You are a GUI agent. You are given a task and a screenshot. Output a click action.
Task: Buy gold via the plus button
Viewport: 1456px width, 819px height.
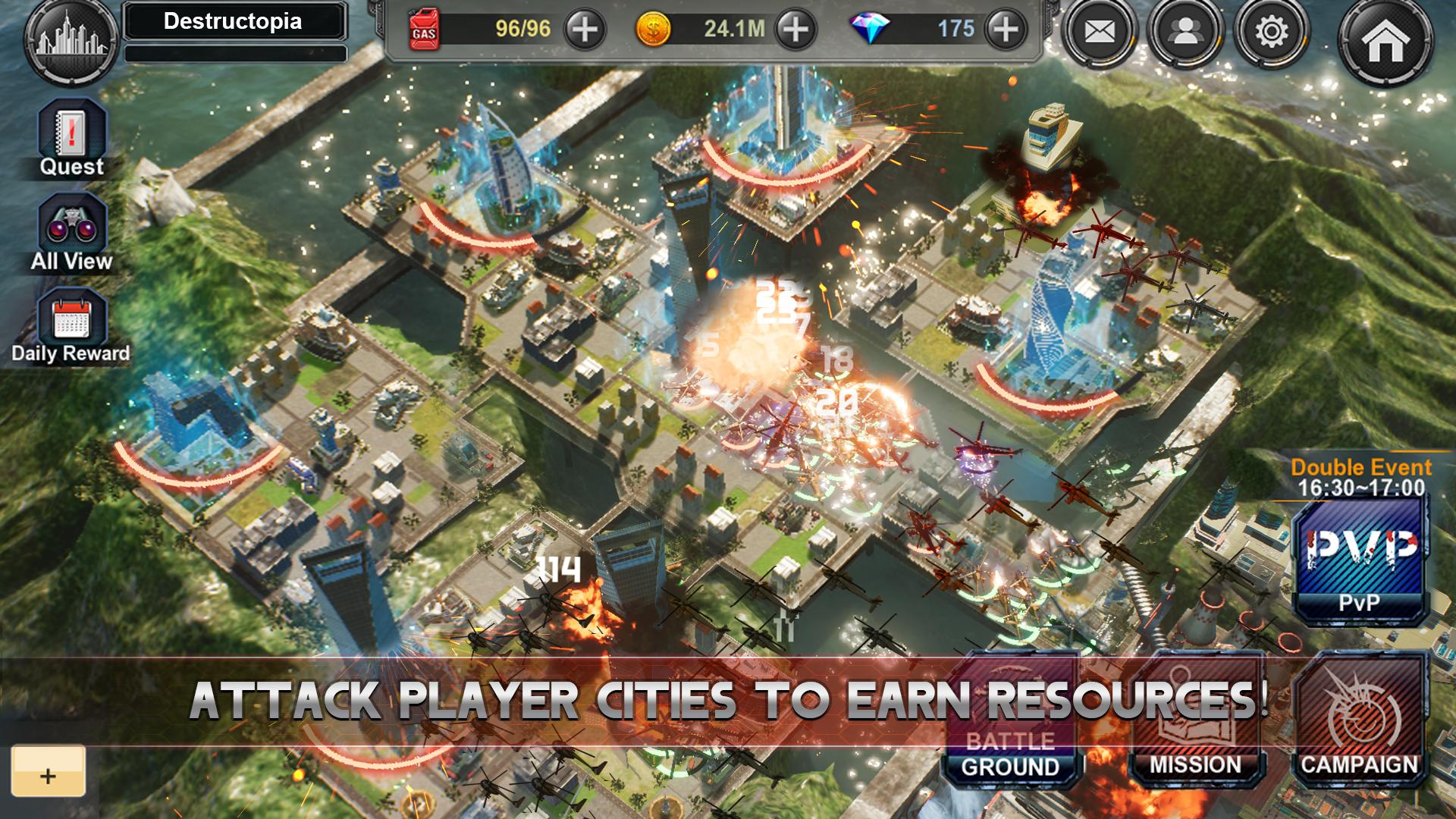coord(794,30)
